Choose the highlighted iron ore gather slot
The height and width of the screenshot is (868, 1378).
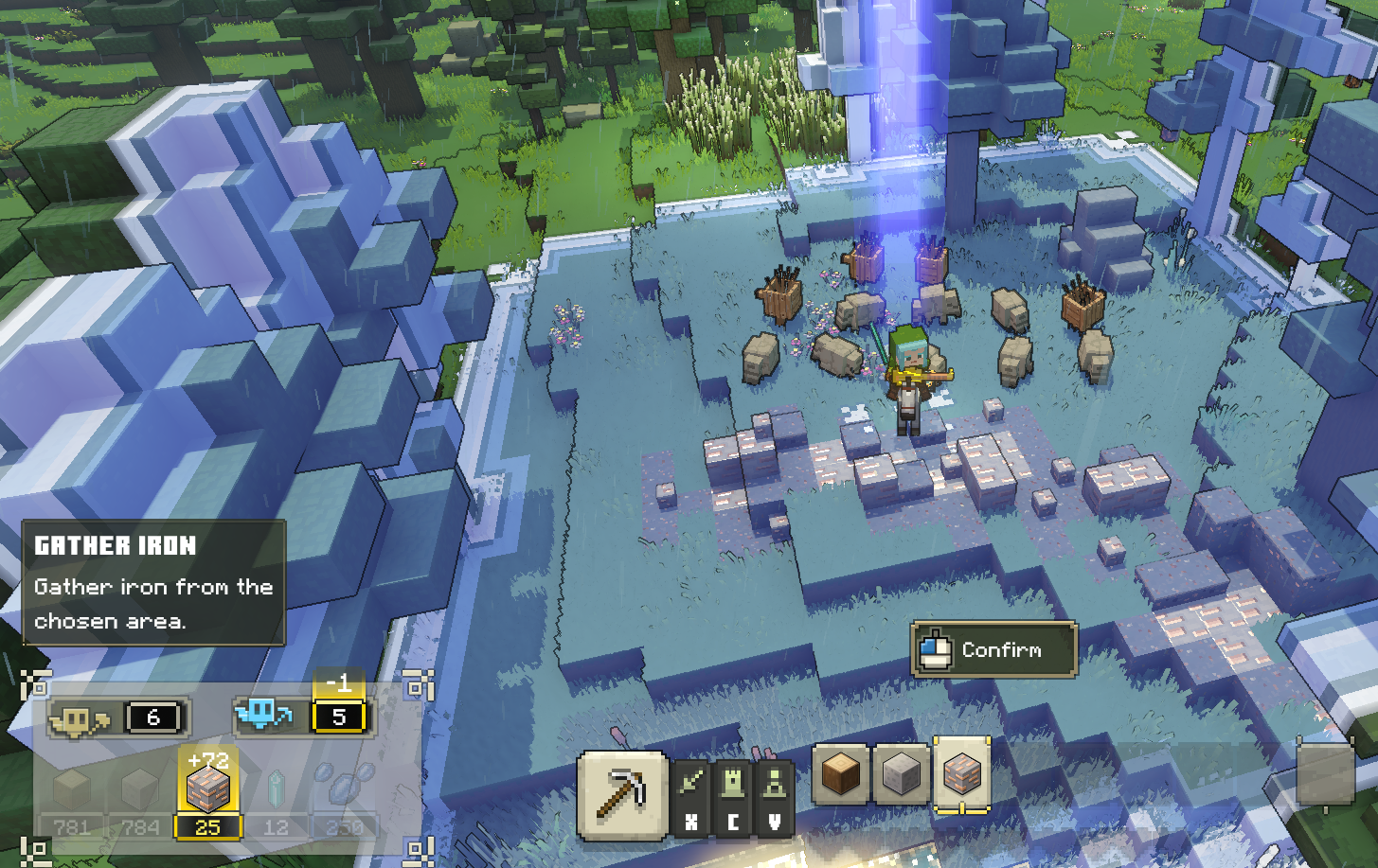tap(961, 774)
